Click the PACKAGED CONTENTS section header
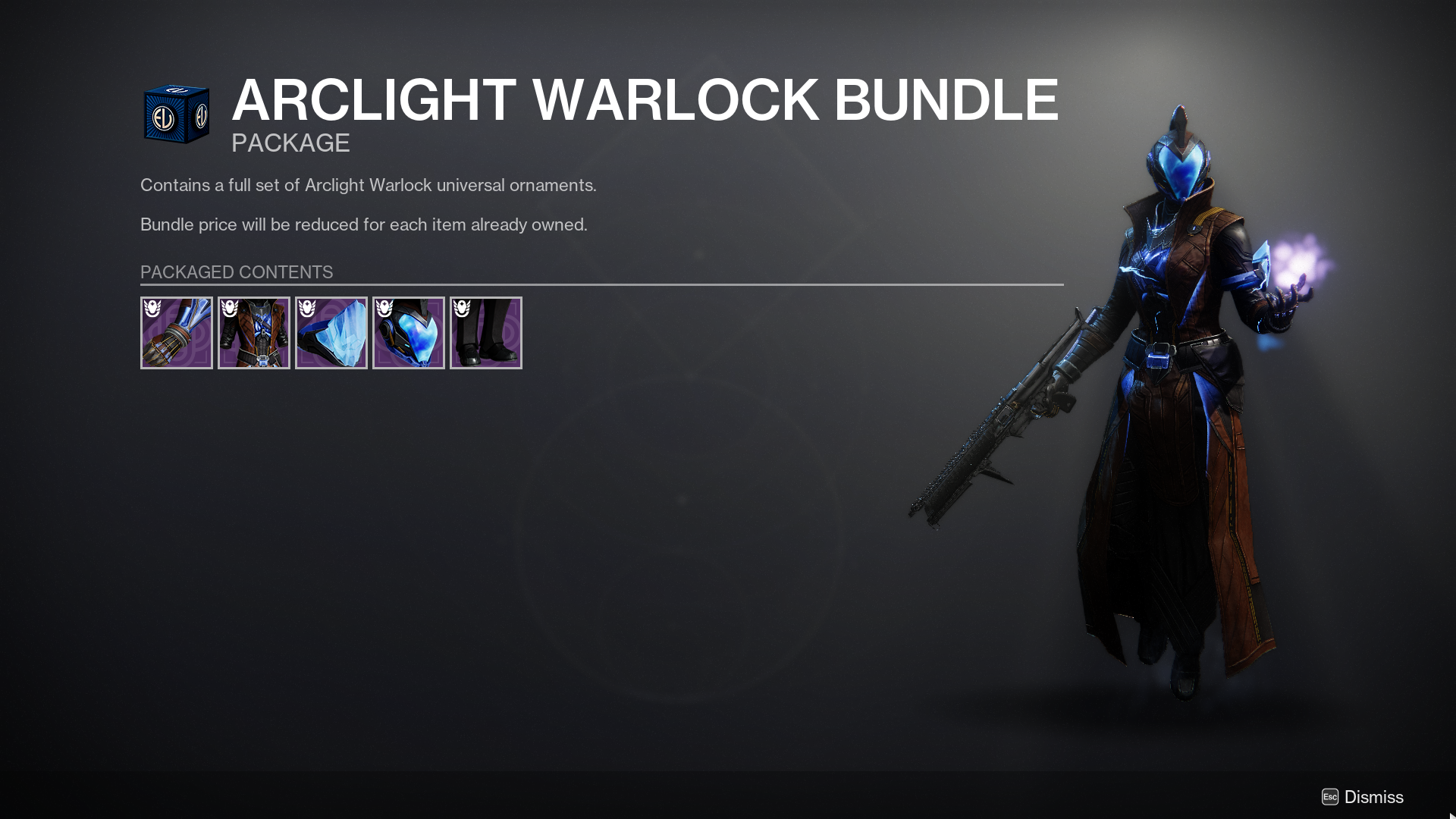 click(236, 272)
